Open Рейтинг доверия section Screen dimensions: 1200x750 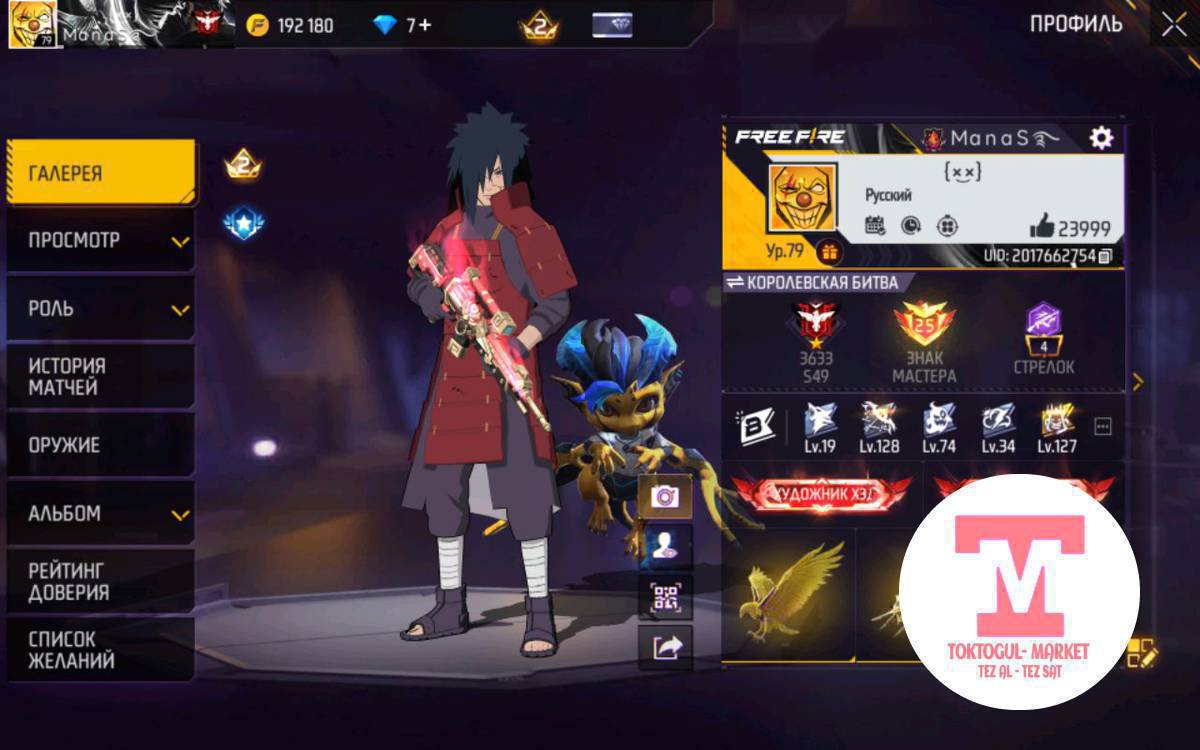click(100, 581)
